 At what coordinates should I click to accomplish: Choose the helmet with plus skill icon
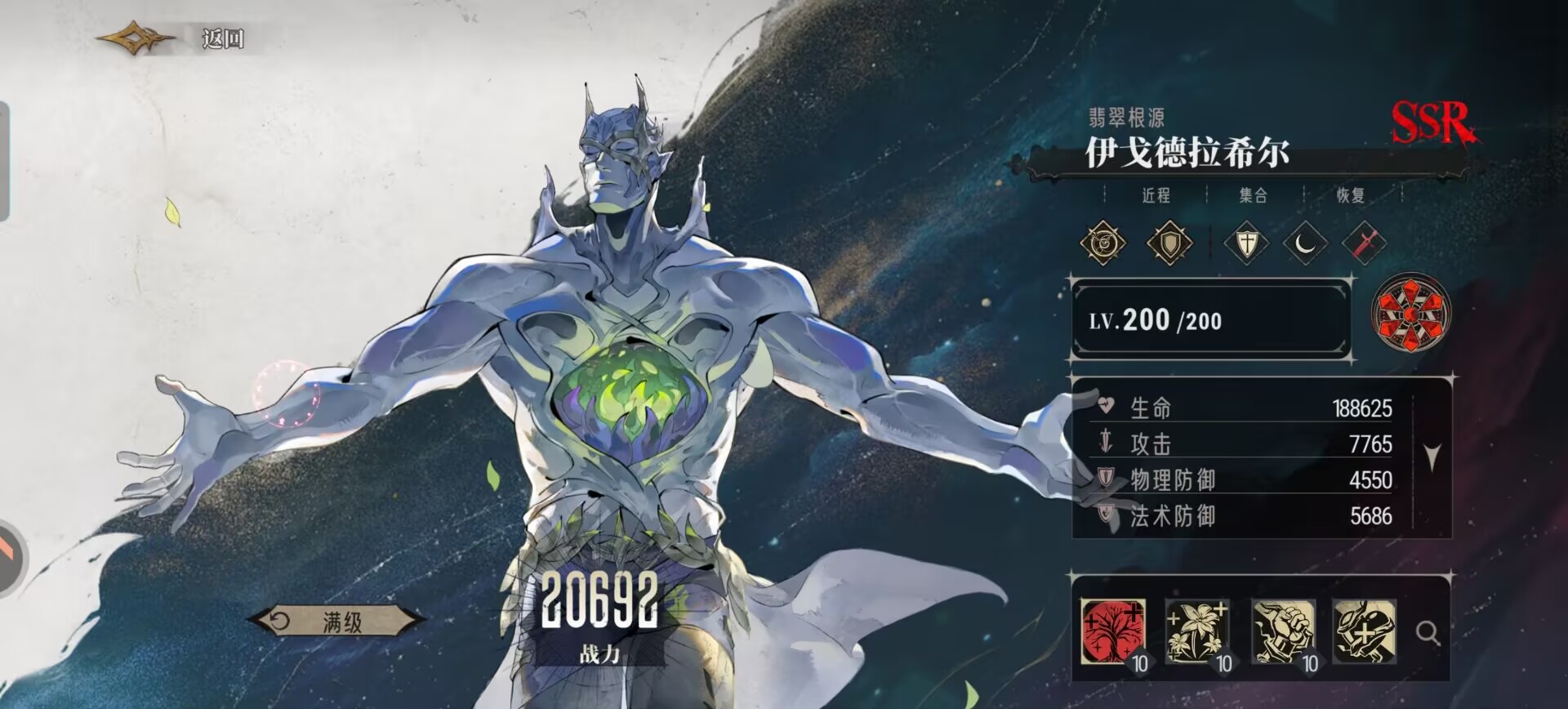[x=1364, y=631]
